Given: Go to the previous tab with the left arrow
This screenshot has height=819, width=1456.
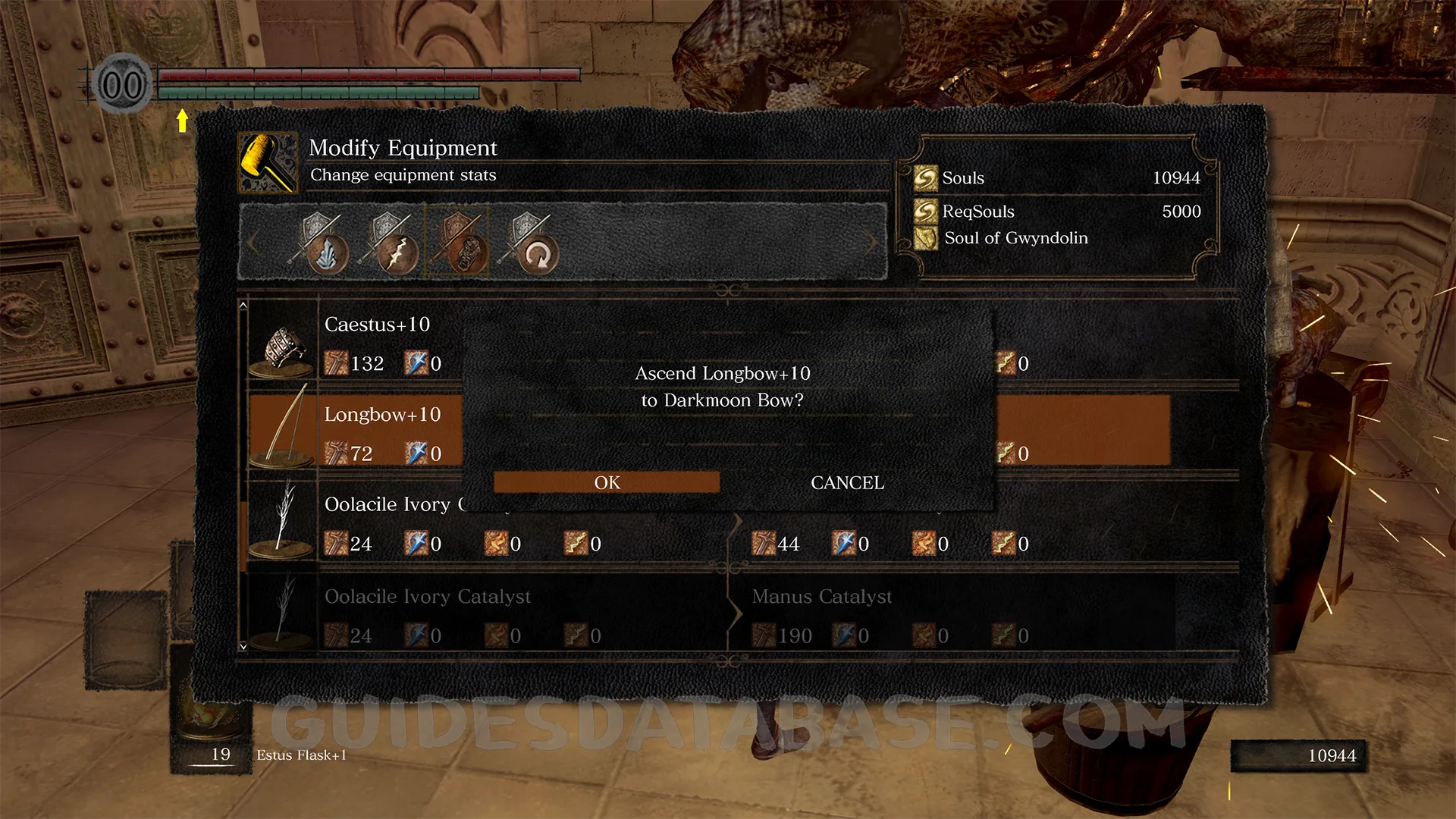Looking at the screenshot, I should click(x=253, y=243).
